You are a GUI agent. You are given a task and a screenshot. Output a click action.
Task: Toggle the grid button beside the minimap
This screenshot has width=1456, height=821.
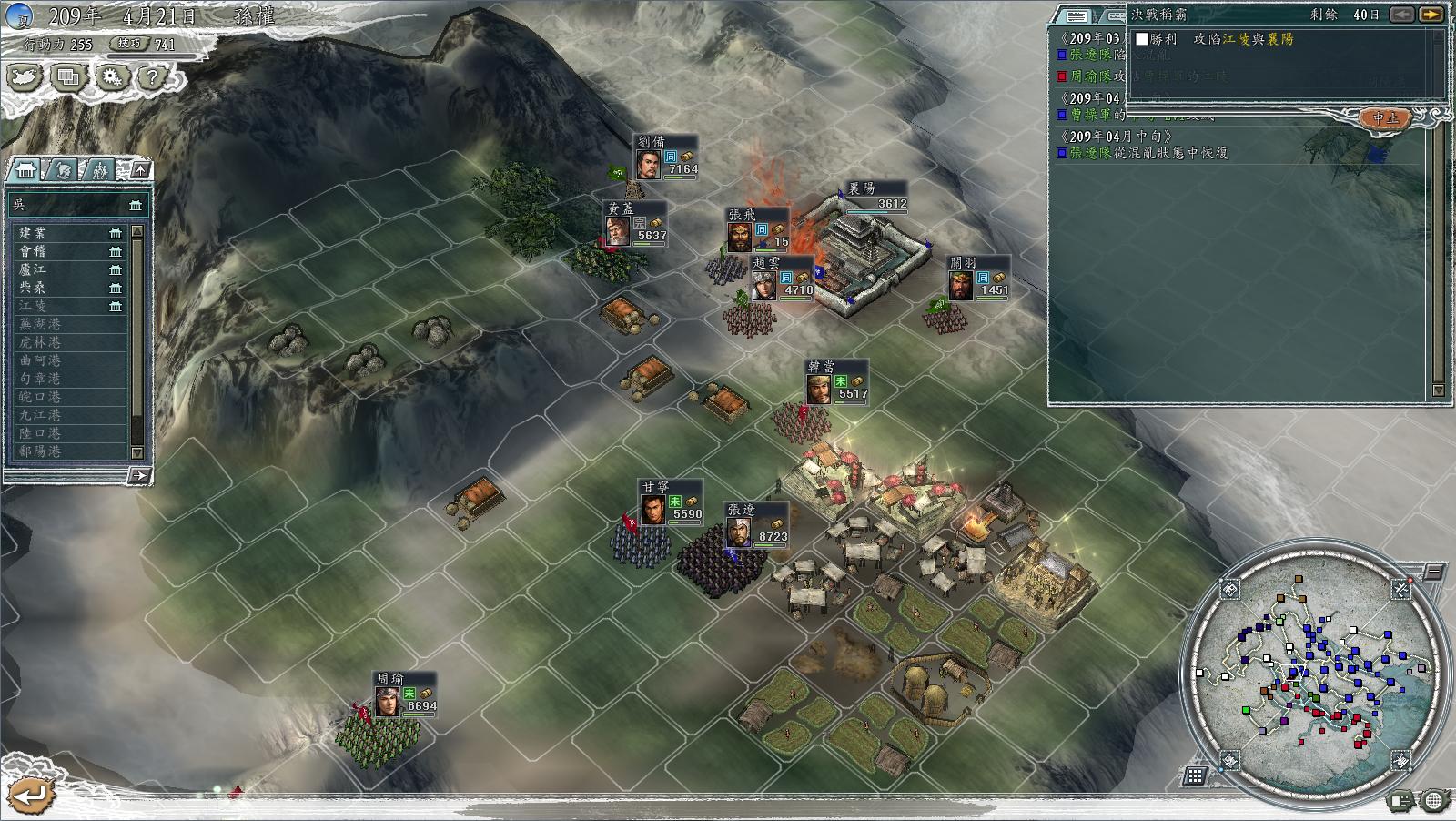[1196, 775]
